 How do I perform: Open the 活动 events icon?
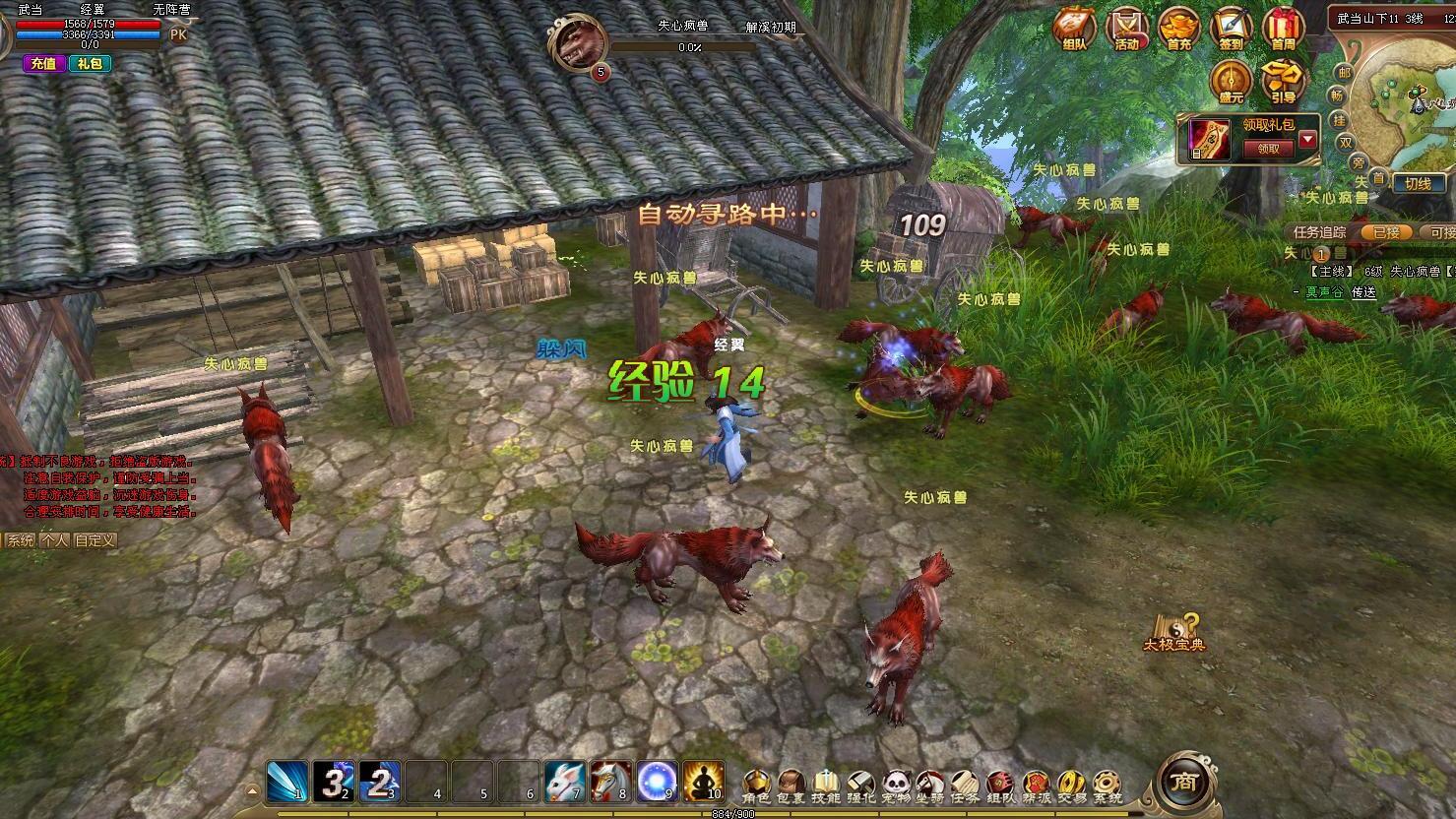click(x=1126, y=30)
